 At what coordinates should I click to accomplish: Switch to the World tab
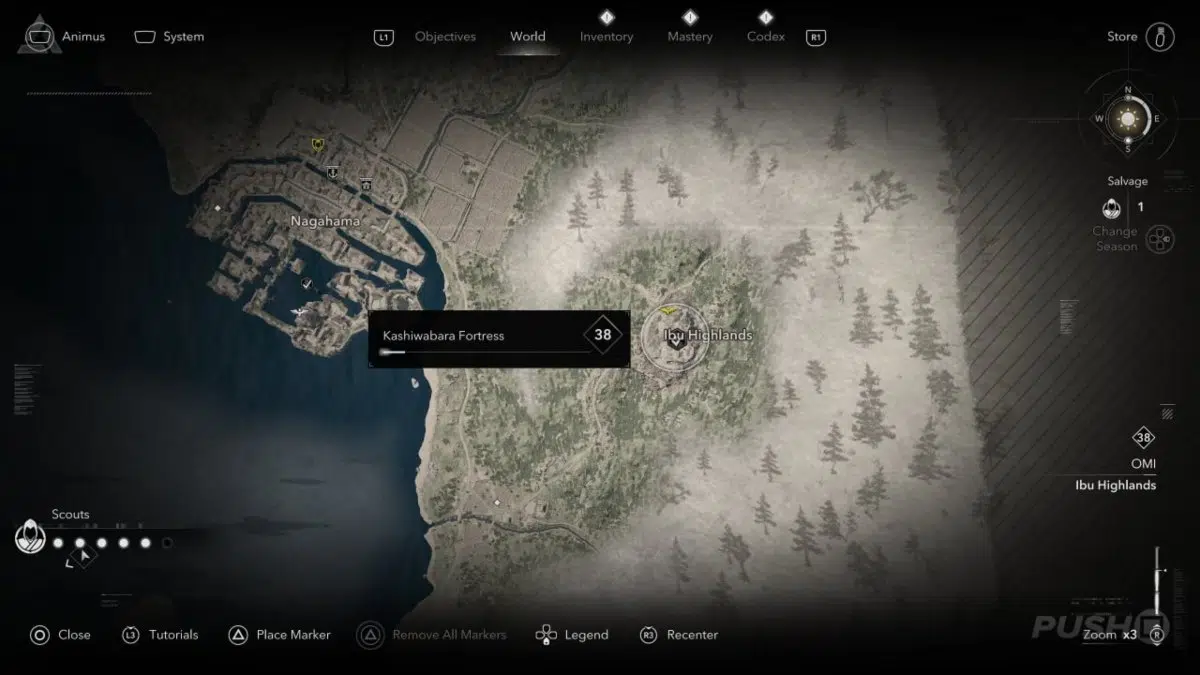tap(527, 37)
